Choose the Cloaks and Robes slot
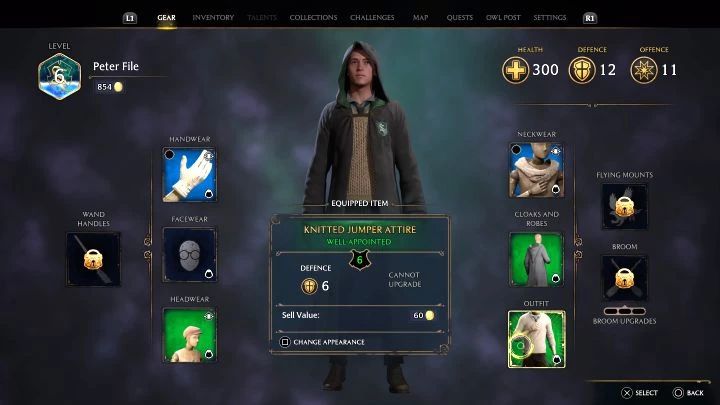 [536, 259]
